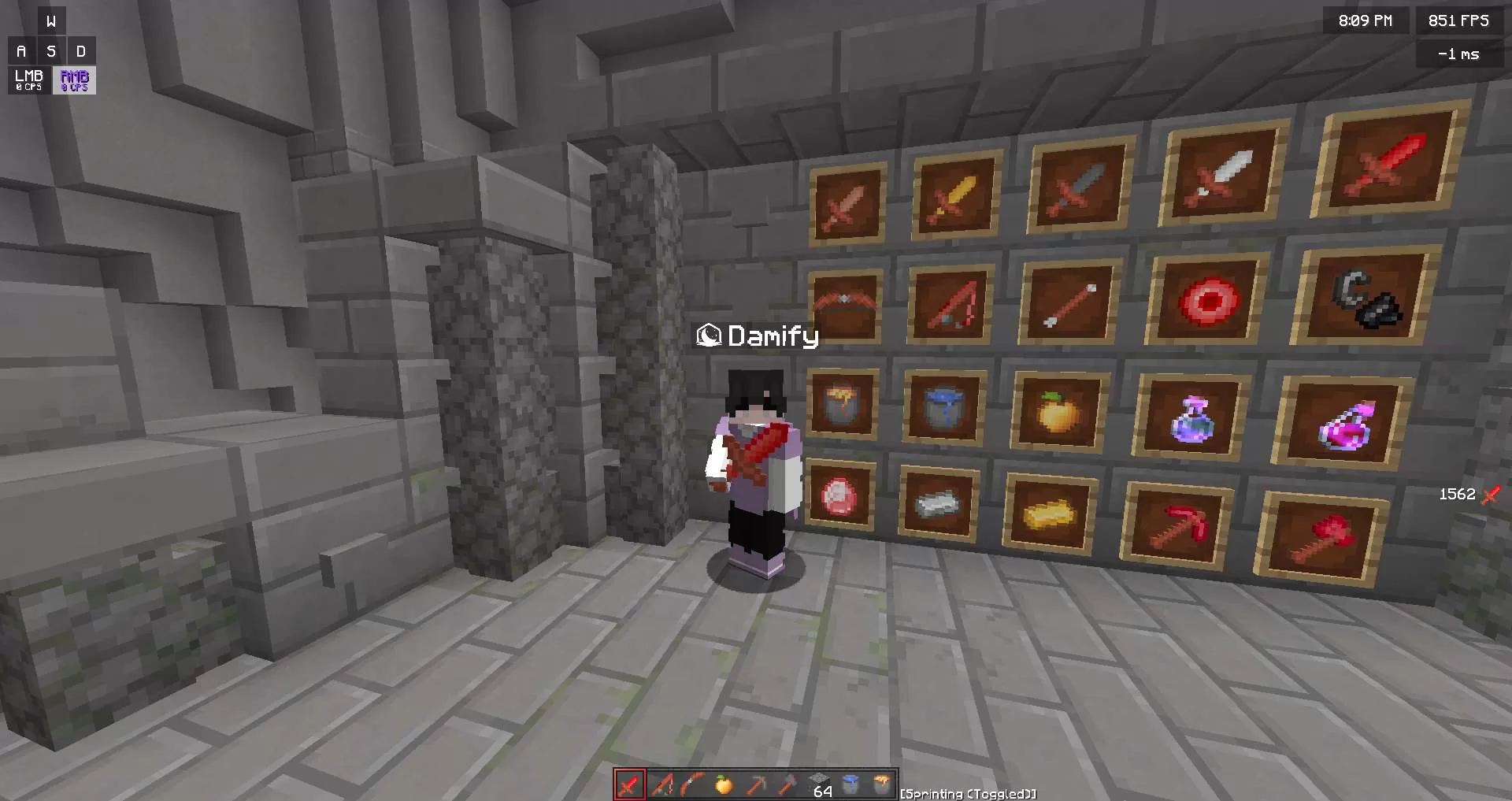Image resolution: width=1512 pixels, height=801 pixels.
Task: Click the -1 ms ping indicator
Action: (x=1460, y=54)
